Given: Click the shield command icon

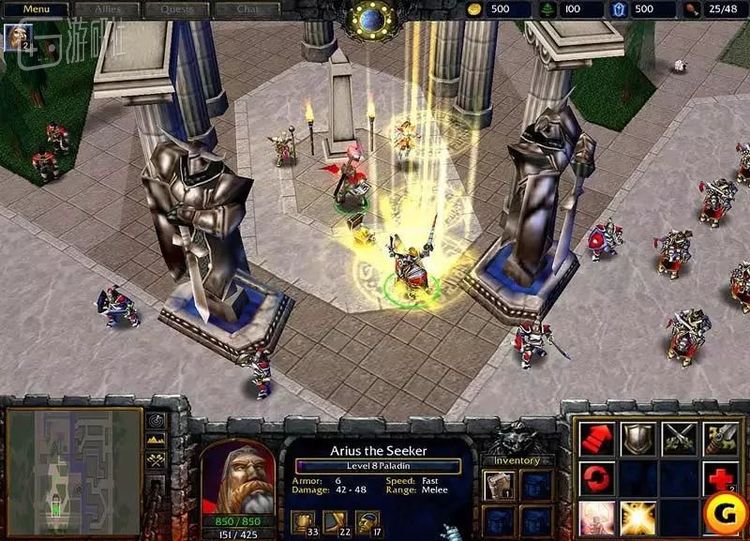Looking at the screenshot, I should pyautogui.click(x=638, y=437).
